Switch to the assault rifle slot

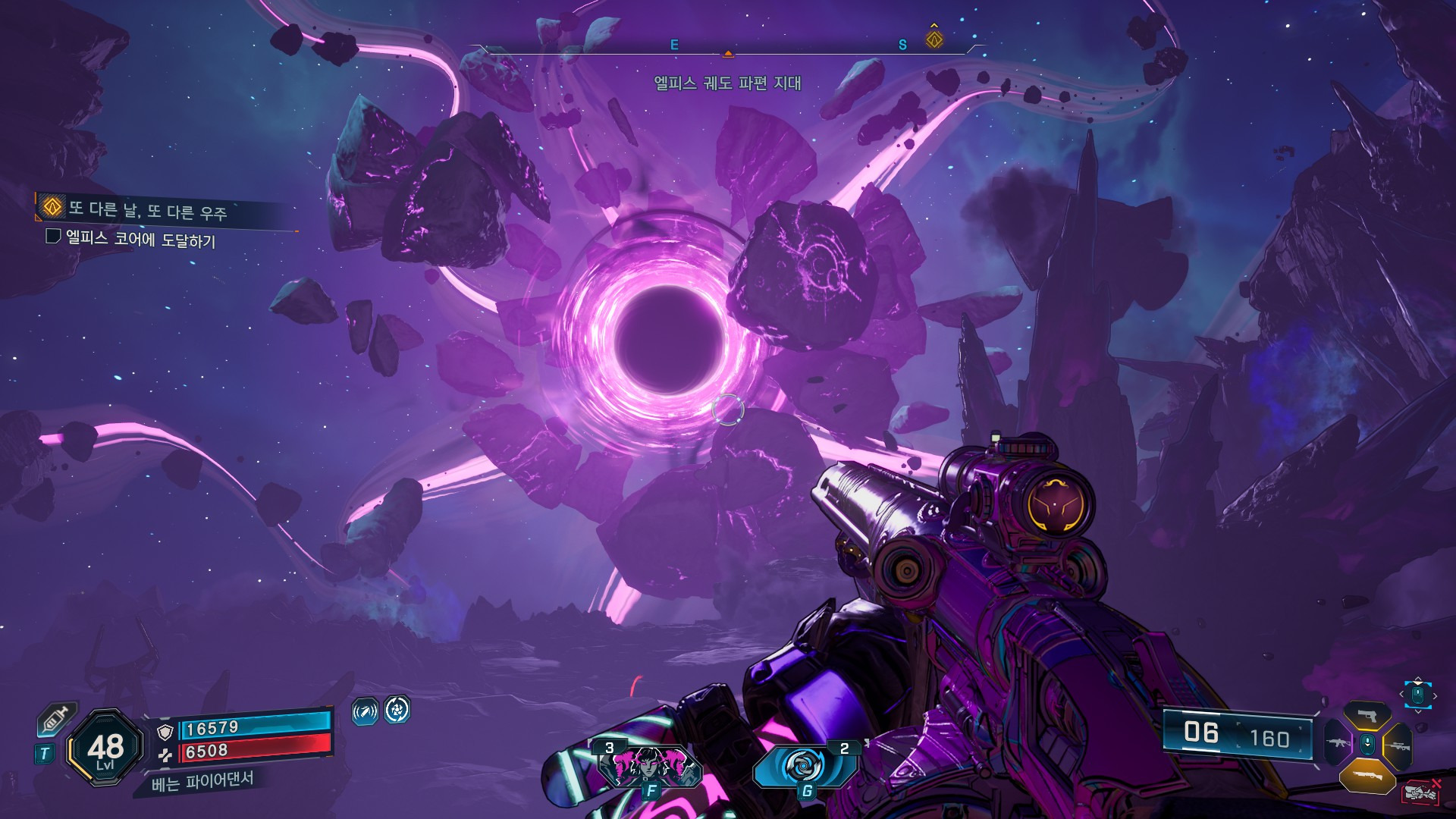[x=1338, y=743]
